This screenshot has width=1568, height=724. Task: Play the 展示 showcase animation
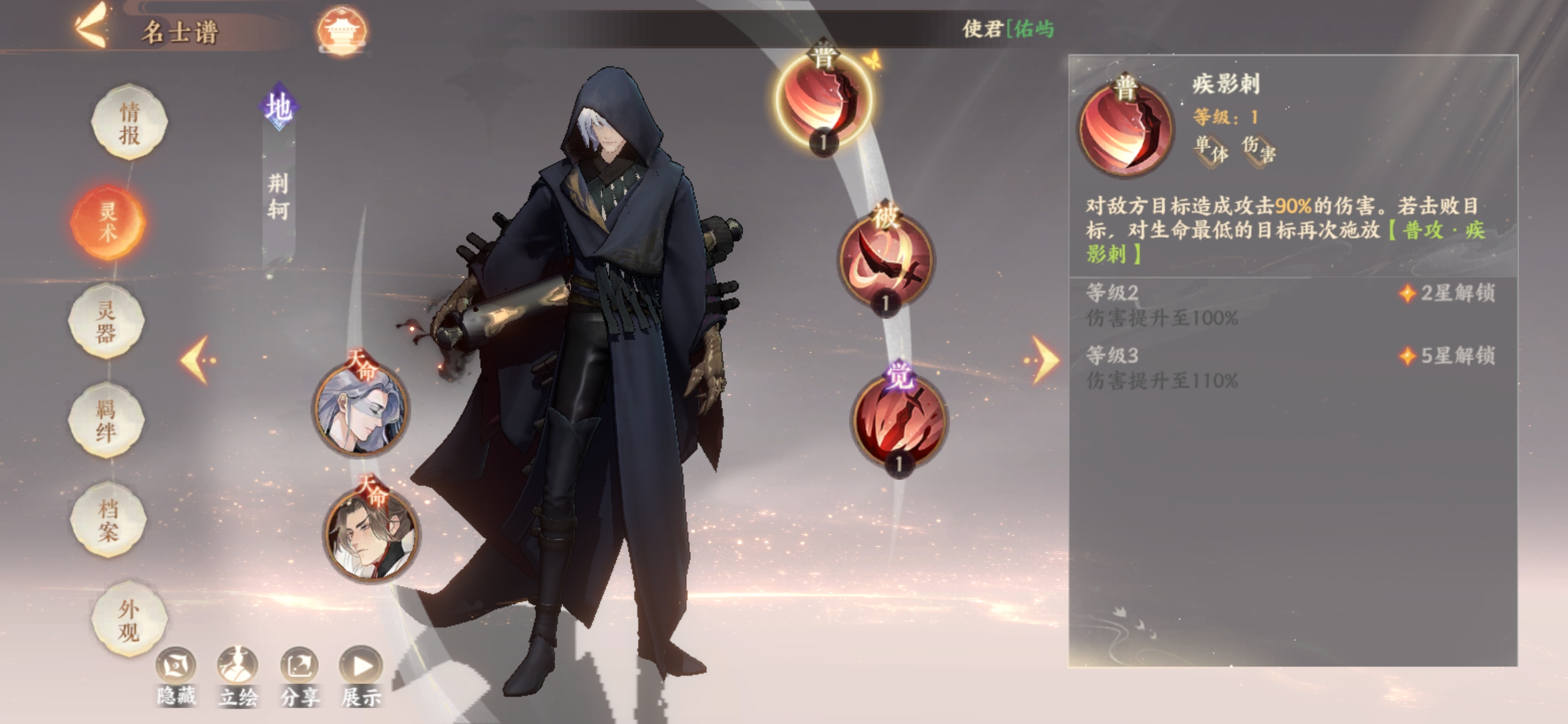pos(362,664)
